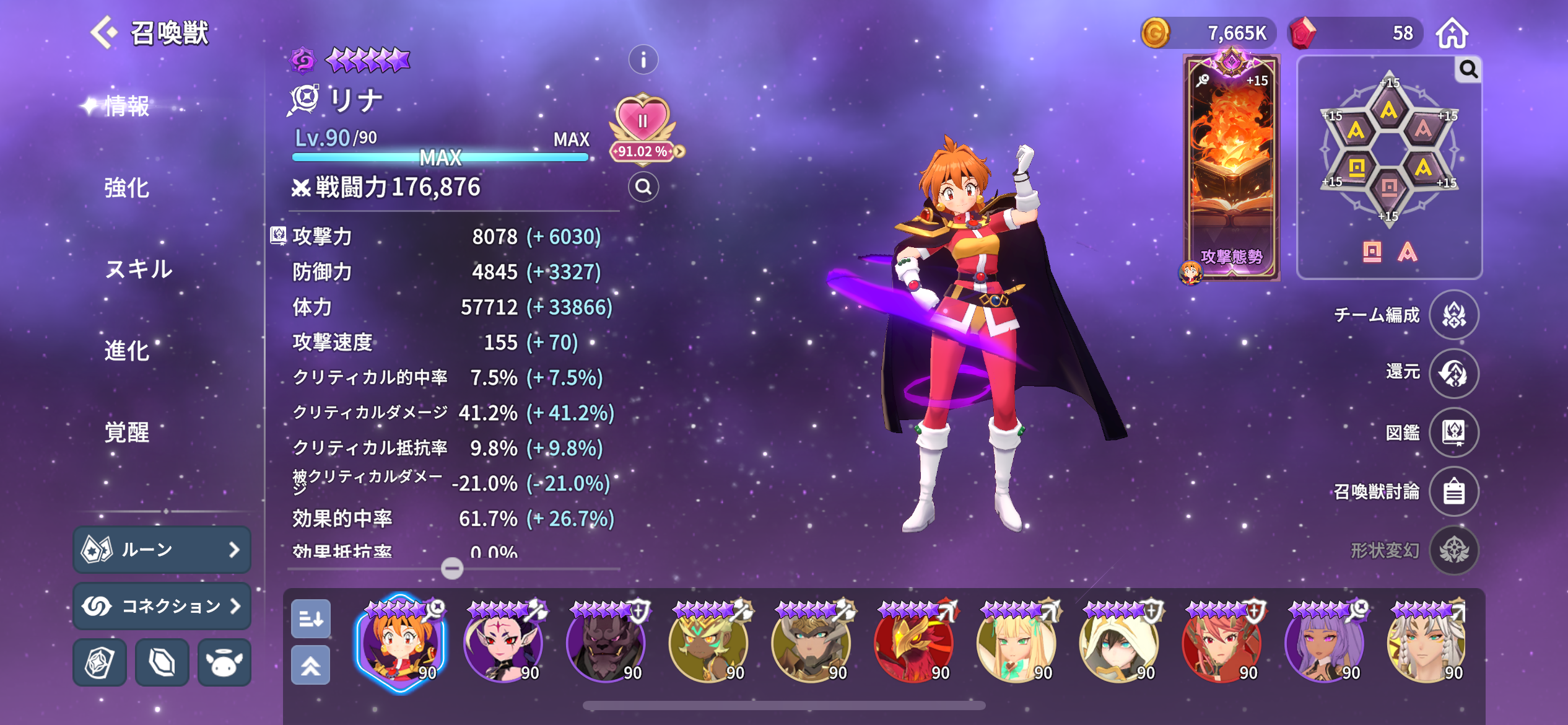The image size is (1568, 725).
Task: Switch to the 強化 tab
Action: point(126,188)
